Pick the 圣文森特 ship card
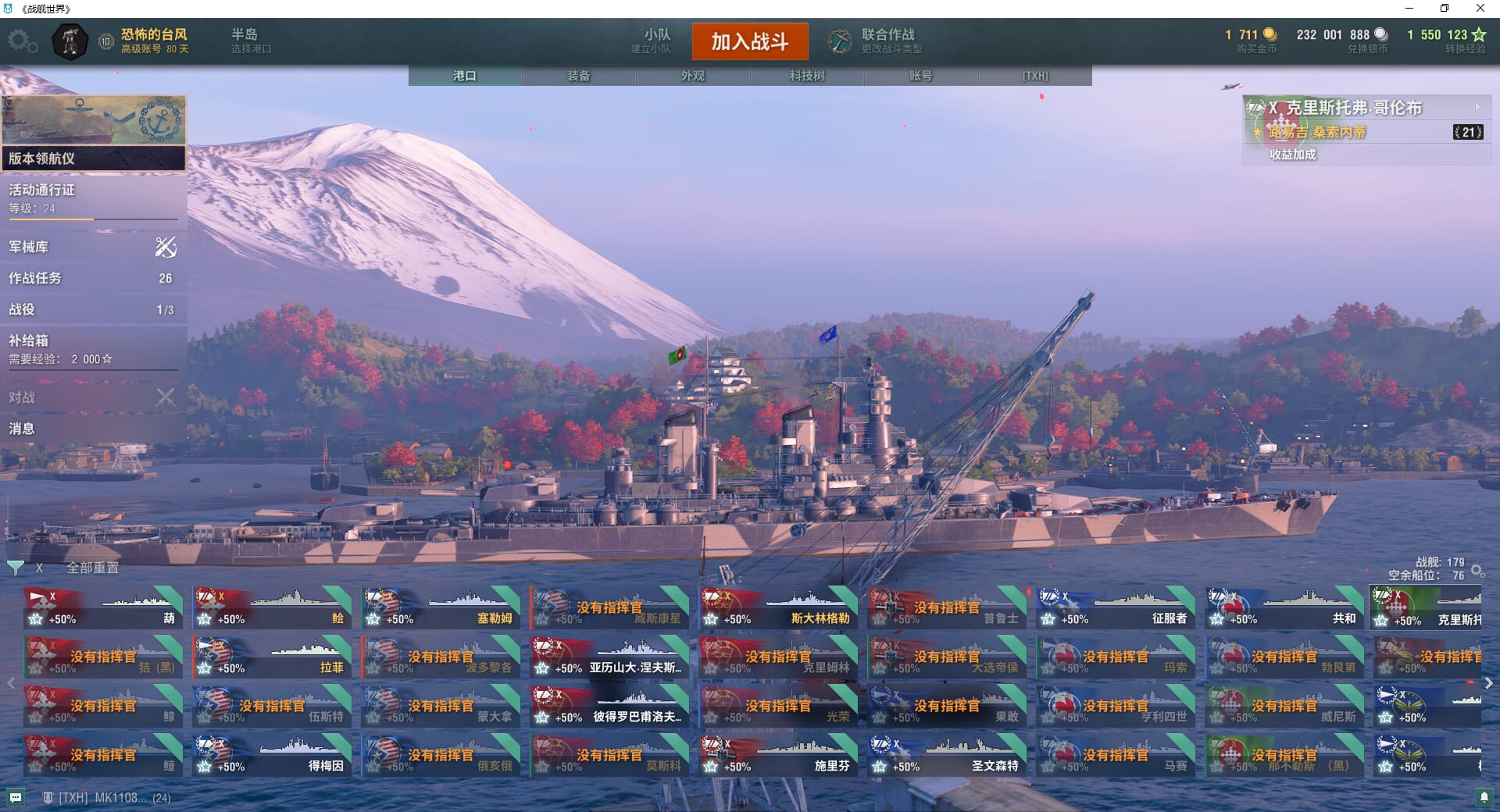This screenshot has height=812, width=1500. click(x=947, y=756)
